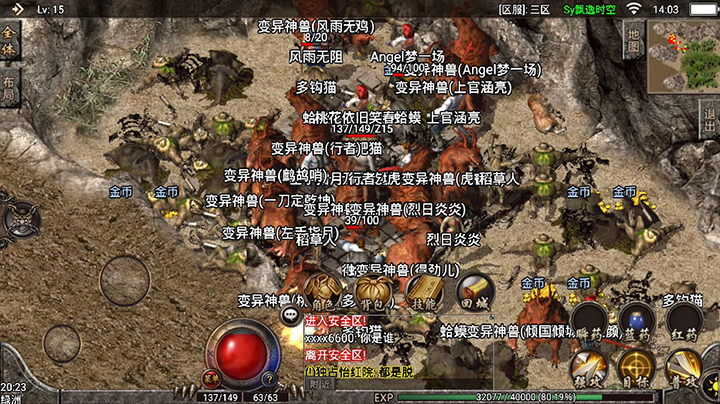
Task: Open the 角色 character panel
Action: (322, 291)
